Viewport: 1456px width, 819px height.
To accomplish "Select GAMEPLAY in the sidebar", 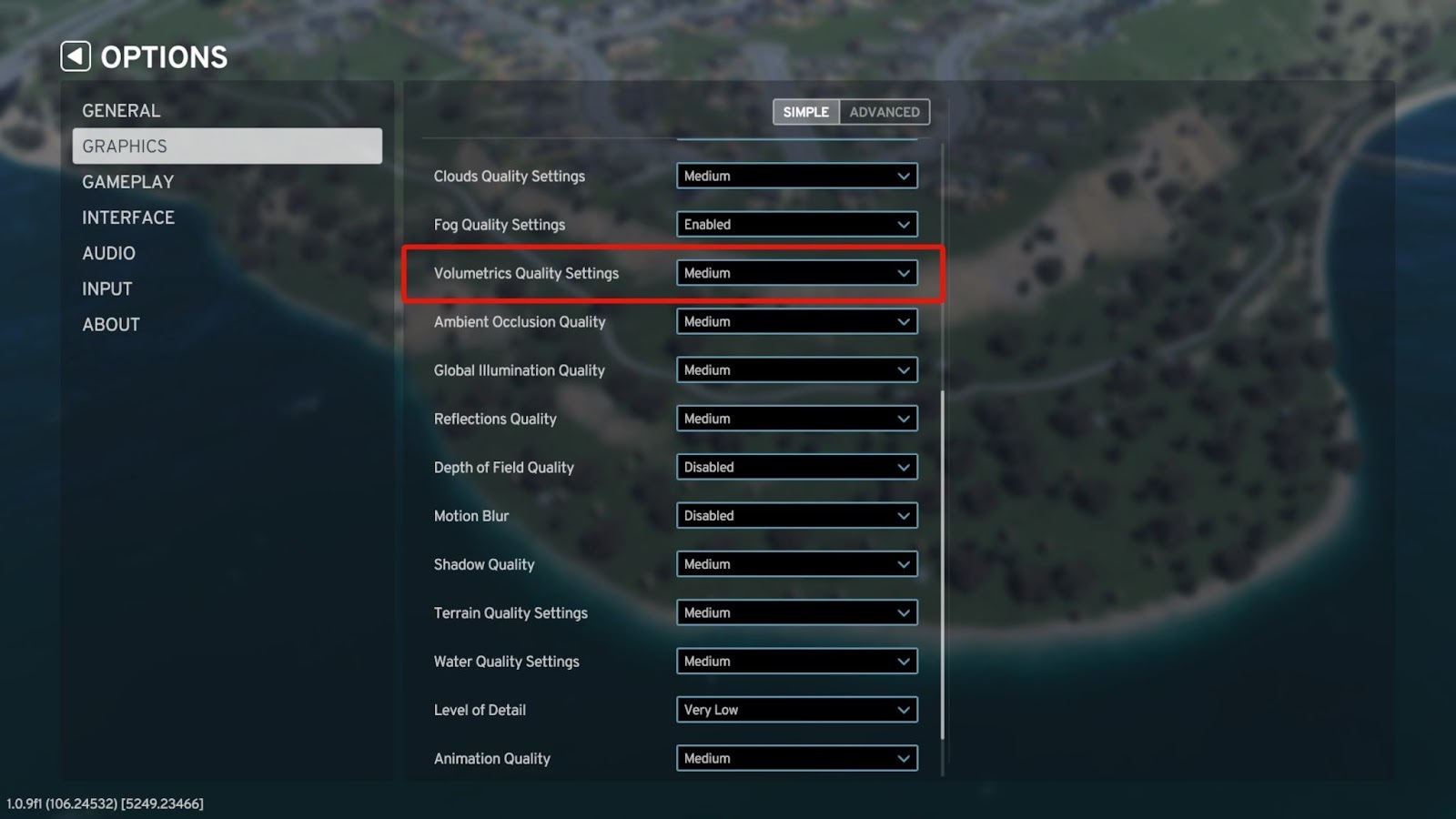I will (x=127, y=181).
